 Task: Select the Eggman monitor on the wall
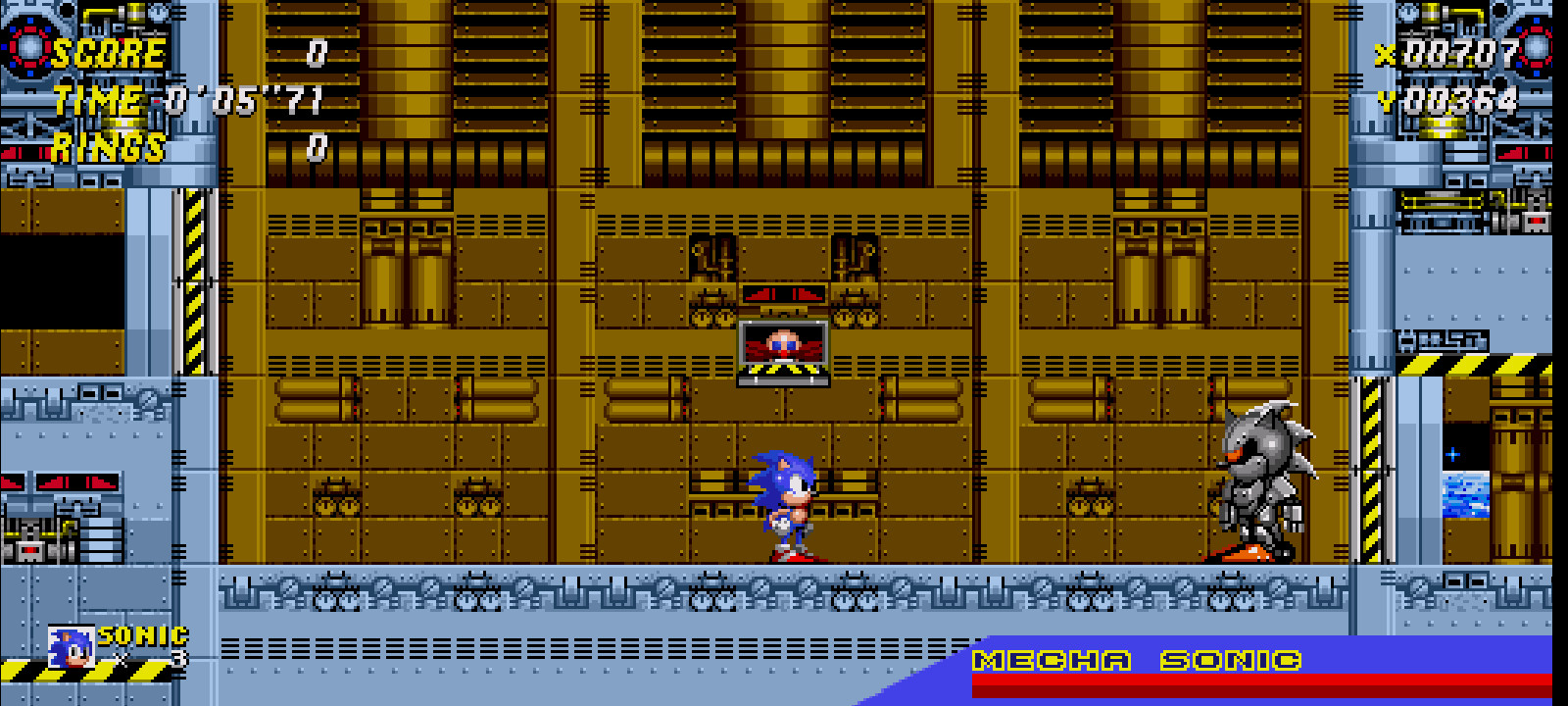[x=783, y=348]
